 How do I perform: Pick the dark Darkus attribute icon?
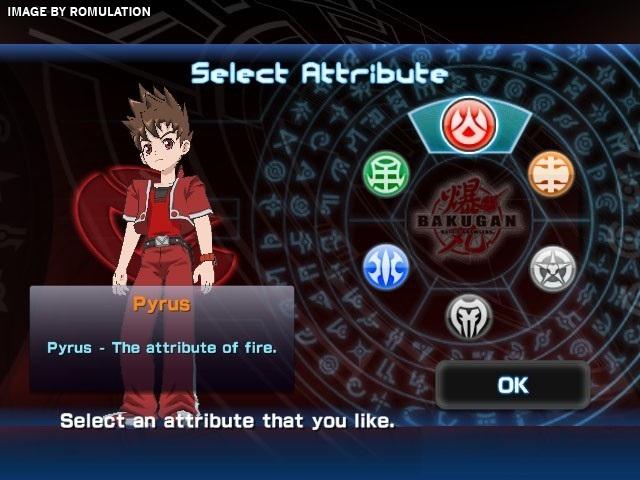click(x=468, y=315)
